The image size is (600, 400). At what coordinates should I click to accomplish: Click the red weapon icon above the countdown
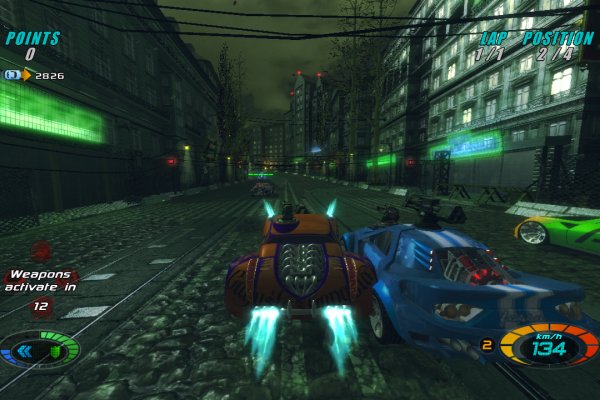tap(41, 251)
